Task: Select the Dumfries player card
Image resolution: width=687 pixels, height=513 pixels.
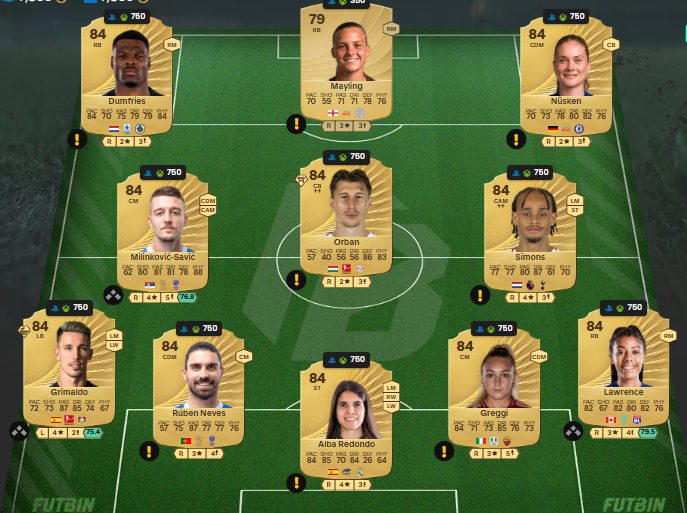Action: pyautogui.click(x=128, y=75)
